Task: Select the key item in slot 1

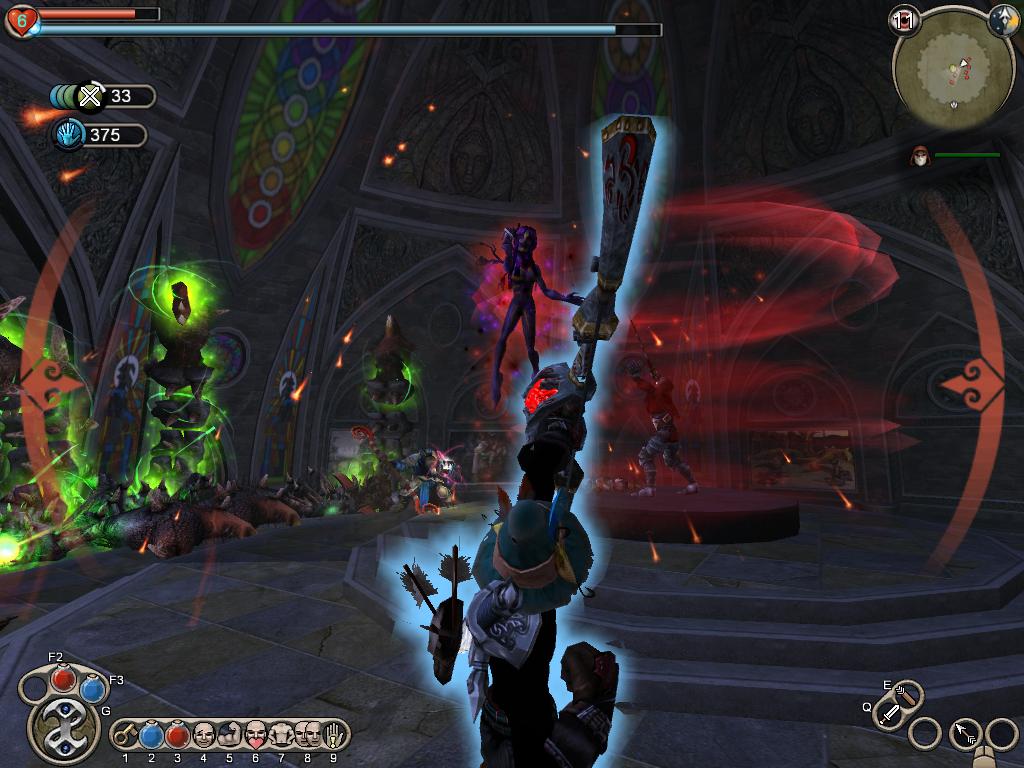Action: [126, 736]
